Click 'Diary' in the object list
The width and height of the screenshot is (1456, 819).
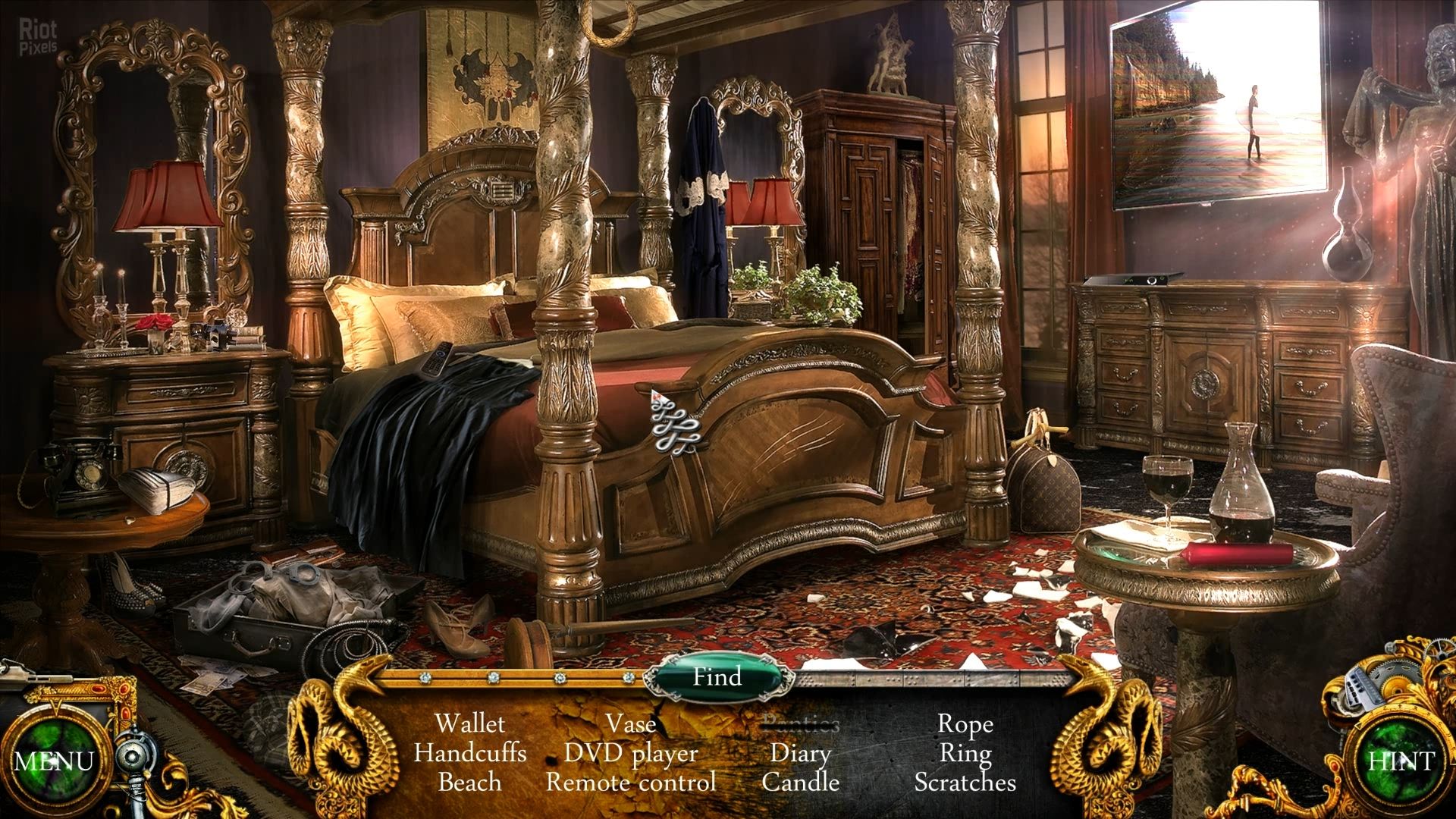coord(800,753)
